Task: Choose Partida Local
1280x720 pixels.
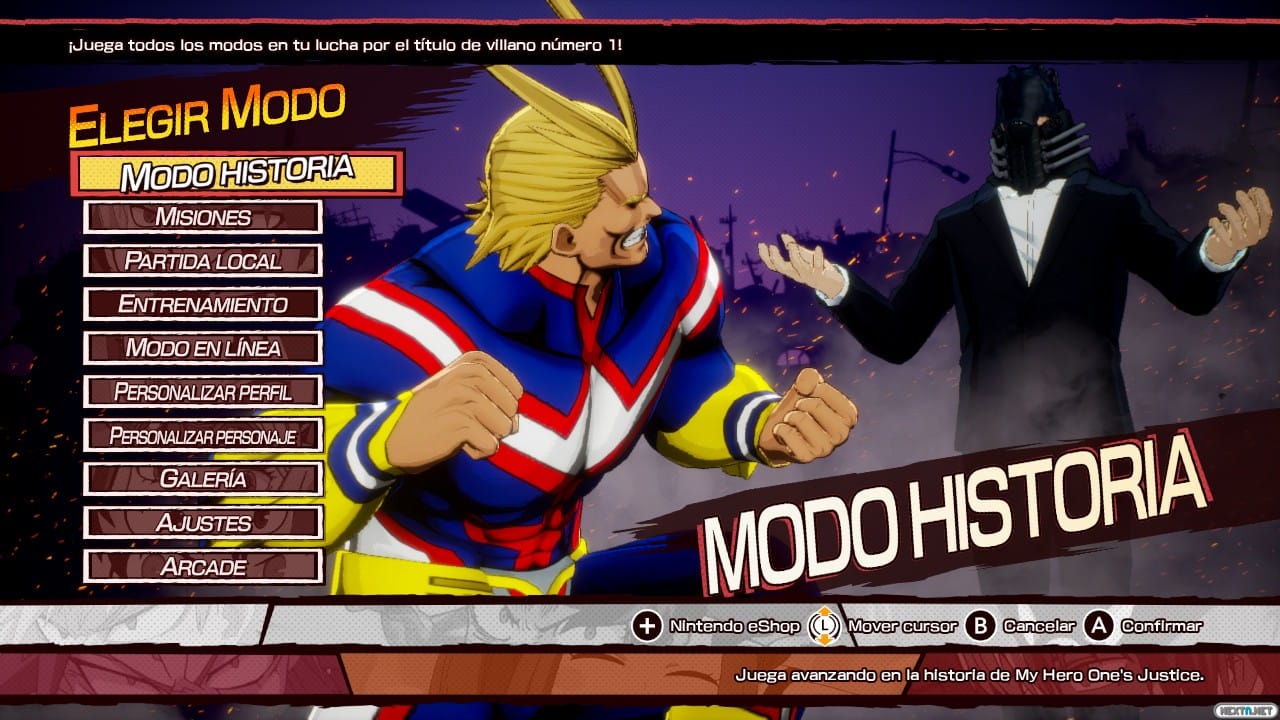Action: pyautogui.click(x=203, y=261)
